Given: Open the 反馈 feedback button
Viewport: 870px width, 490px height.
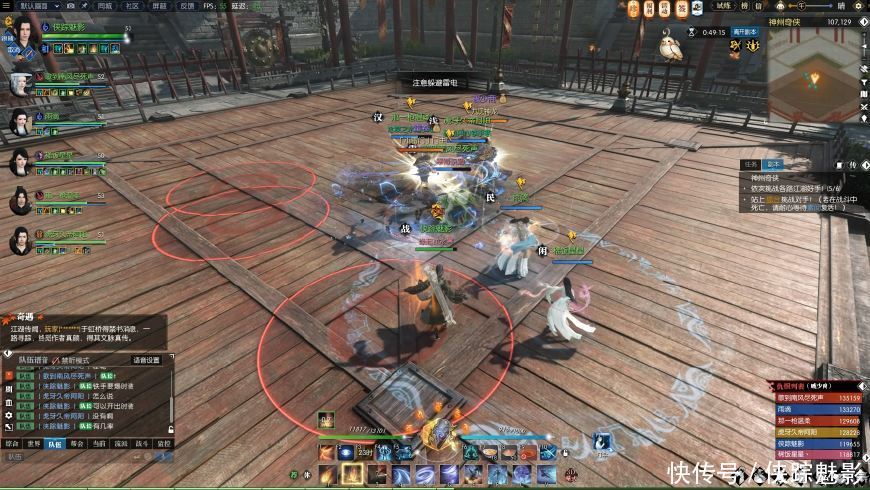Looking at the screenshot, I should point(187,5).
